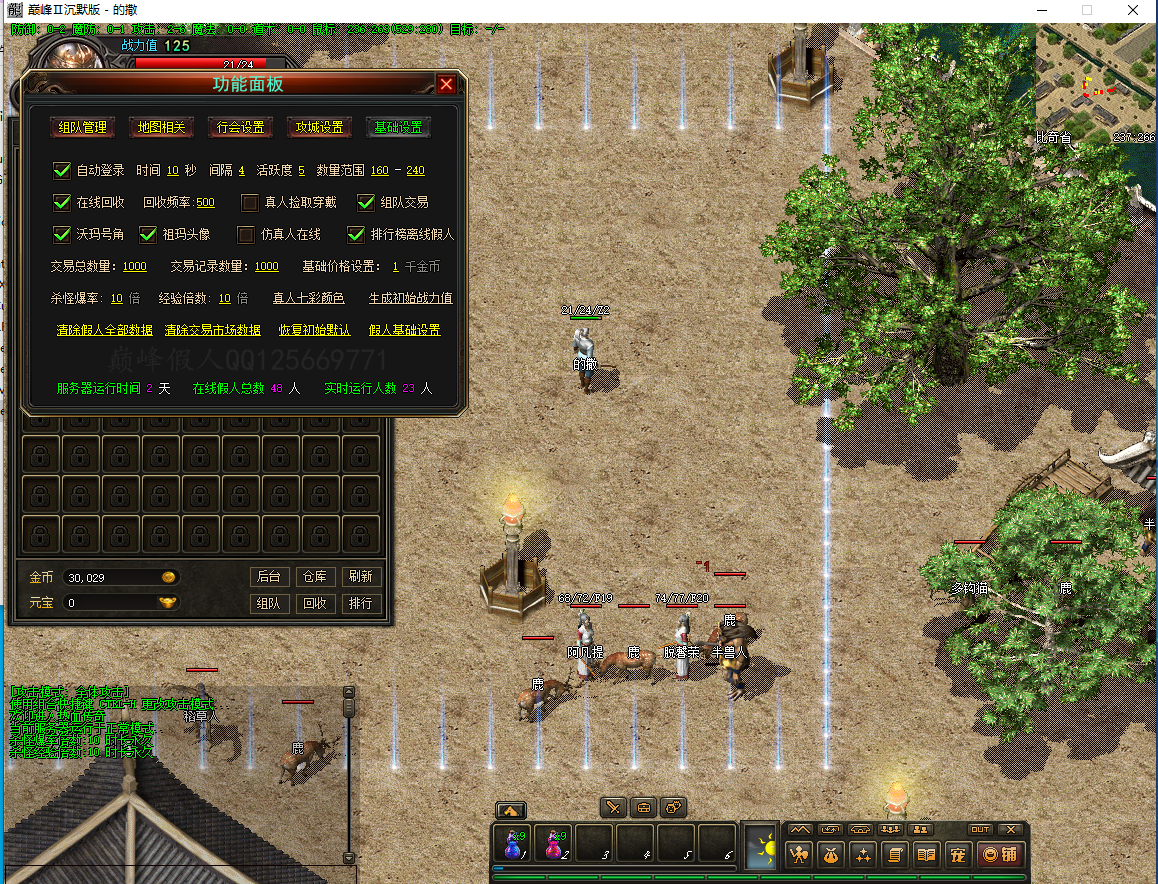Viewport: 1158px width, 884px height.
Task: Switch to the 组队管理 tab
Action: click(x=82, y=127)
